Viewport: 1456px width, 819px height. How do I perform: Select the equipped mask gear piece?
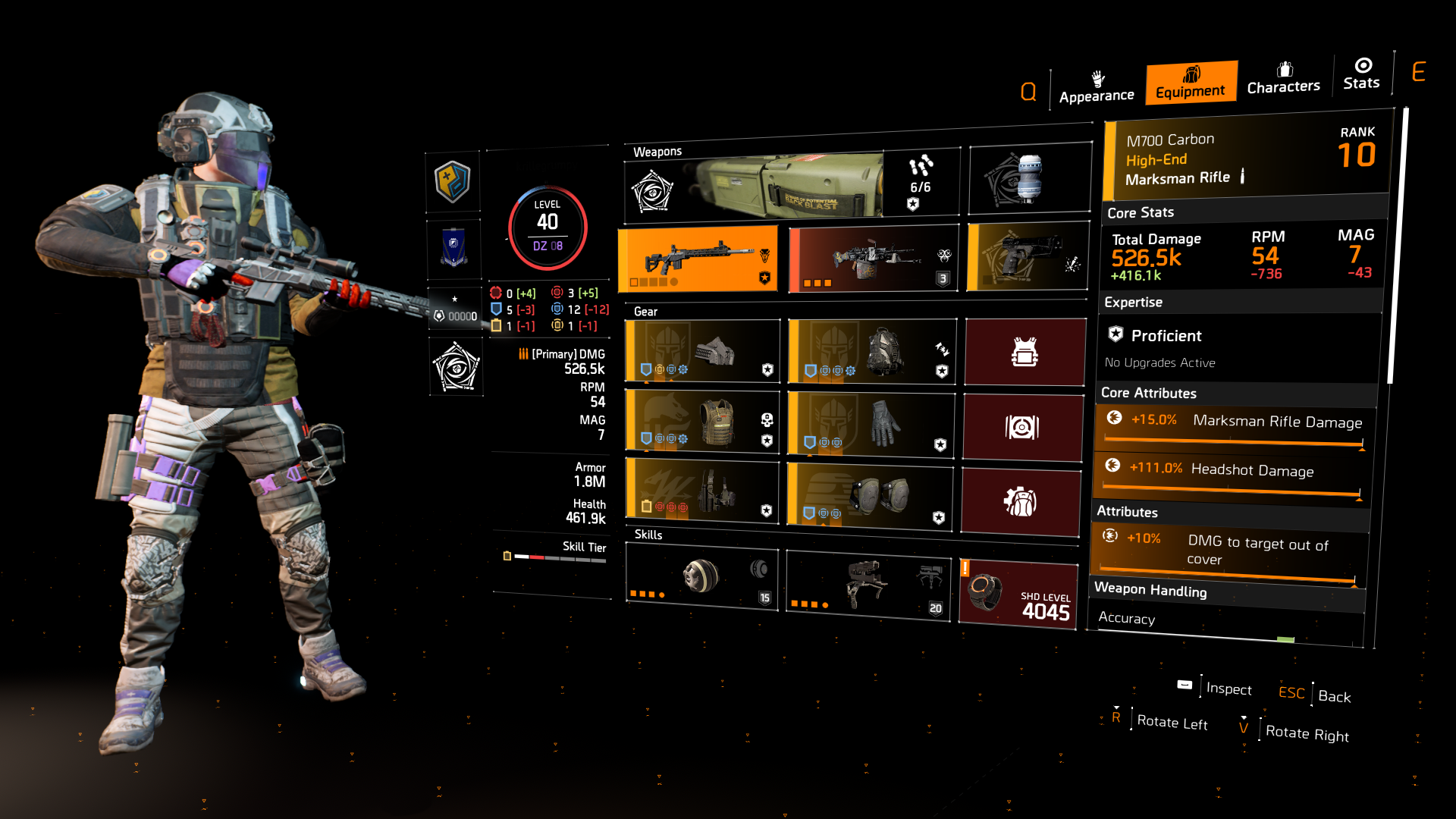[x=701, y=350]
